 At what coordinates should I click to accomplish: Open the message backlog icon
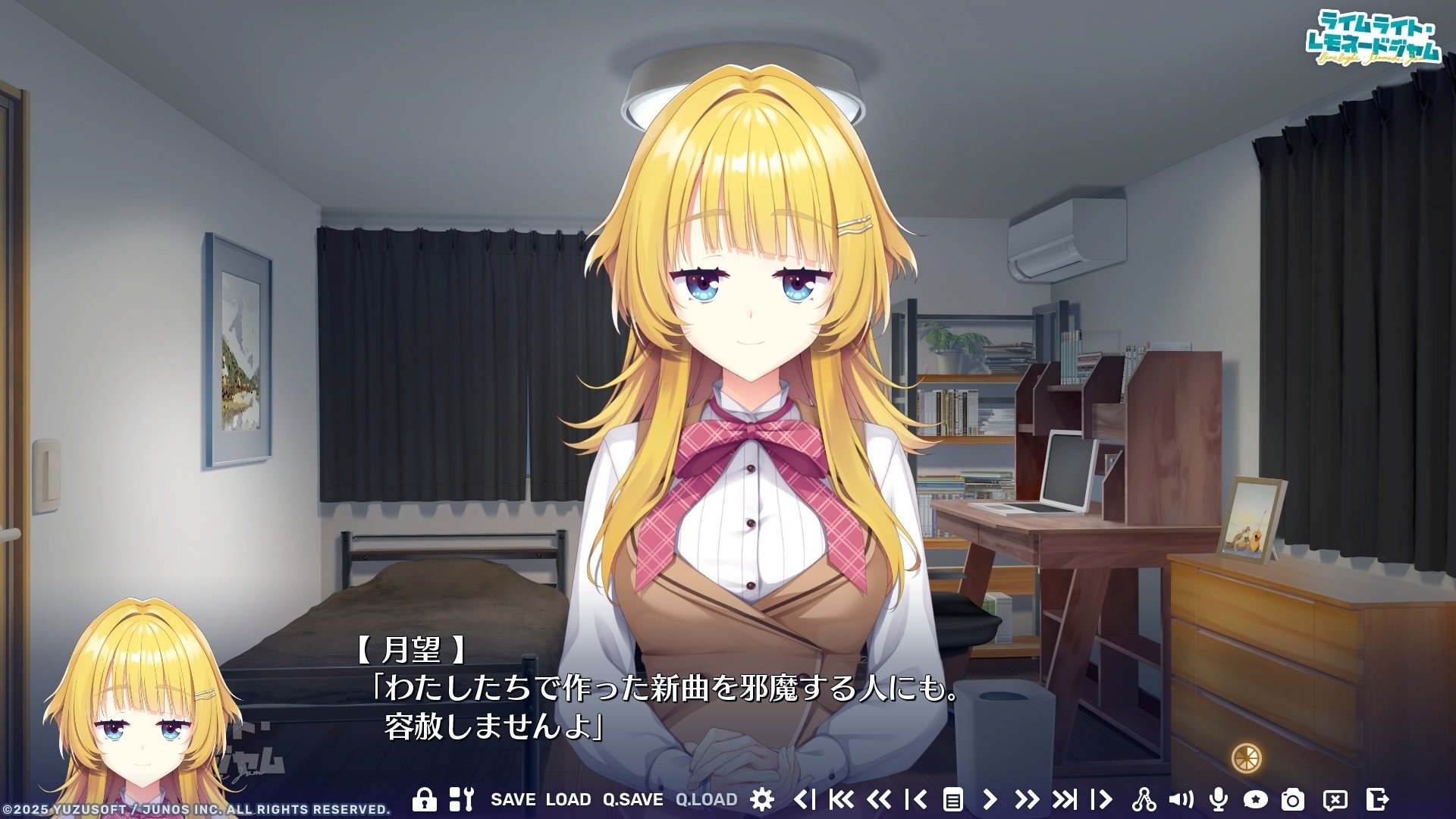click(x=955, y=798)
